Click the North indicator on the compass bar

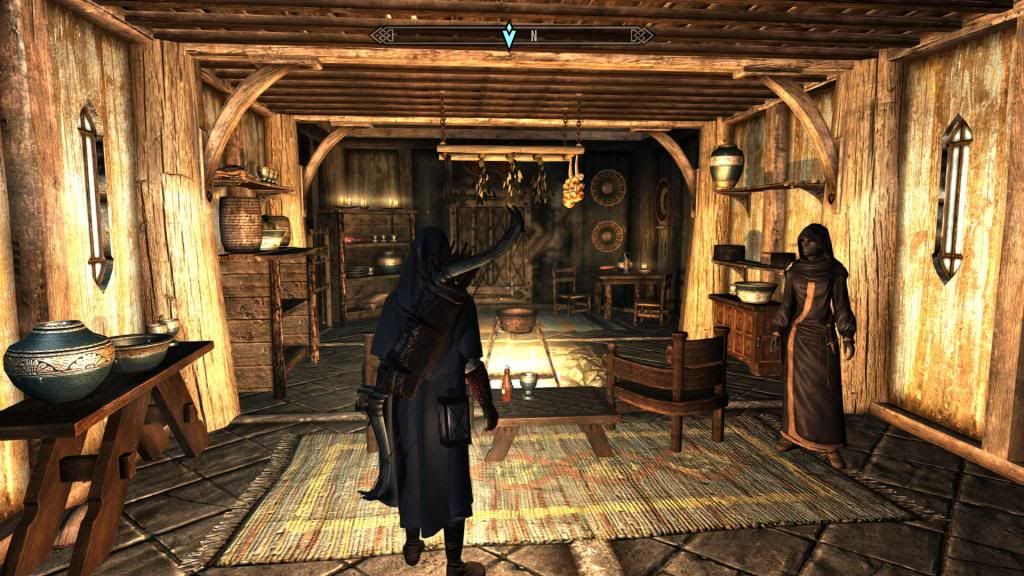pos(534,36)
